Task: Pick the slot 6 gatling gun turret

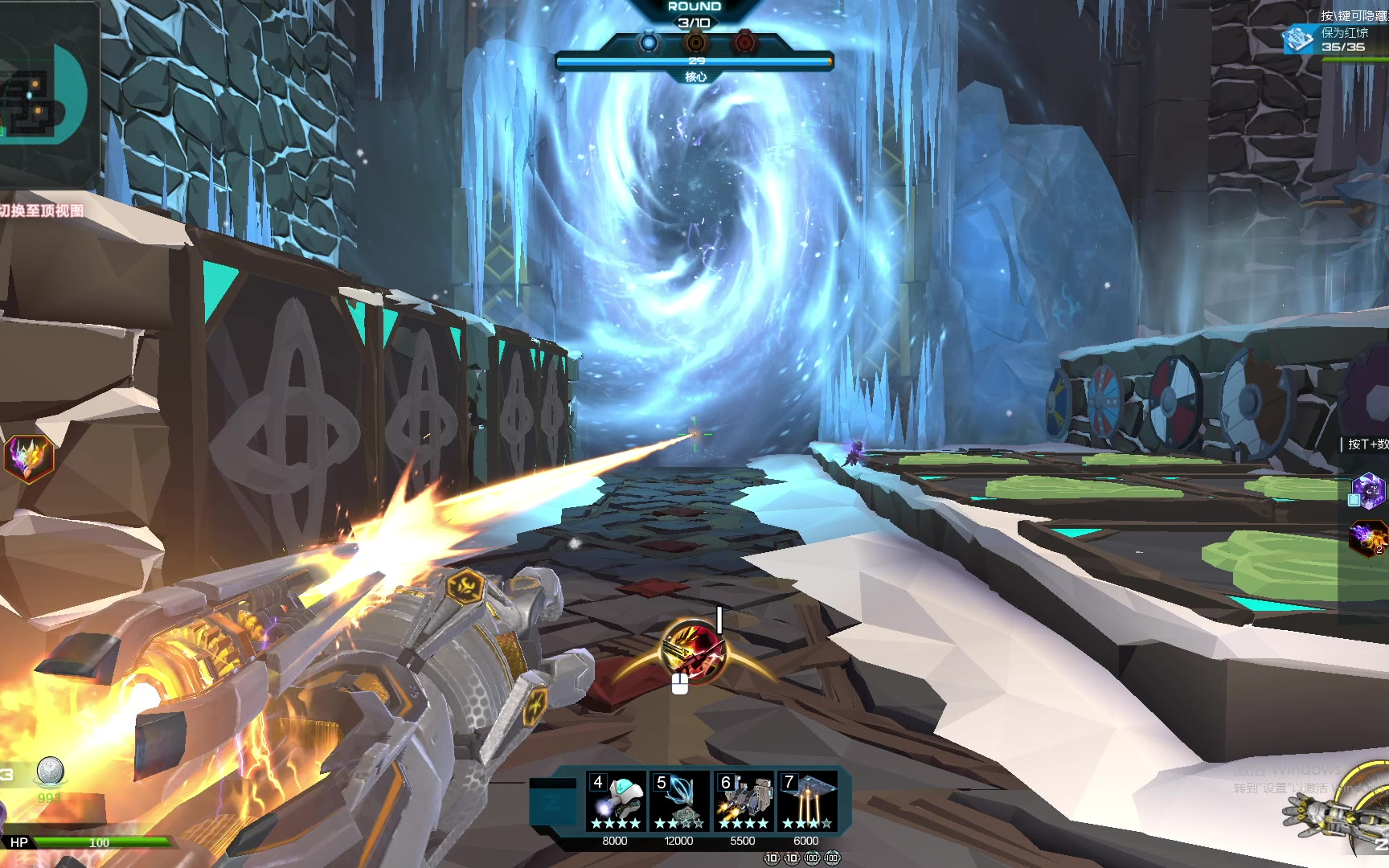Action: pyautogui.click(x=744, y=801)
